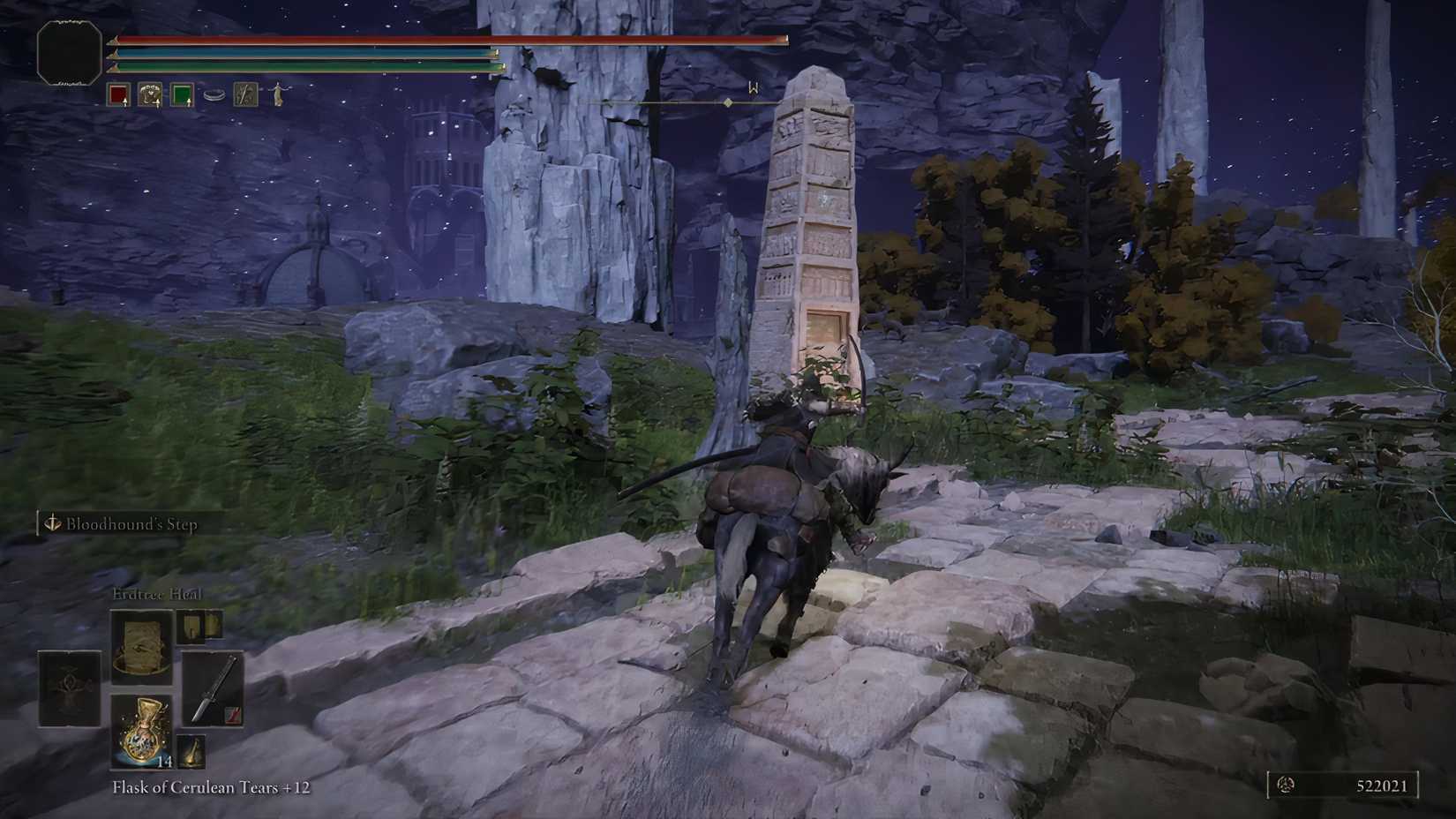Select the Erdtree Heal spell icon
Screen dimensions: 1456x819
tap(141, 644)
